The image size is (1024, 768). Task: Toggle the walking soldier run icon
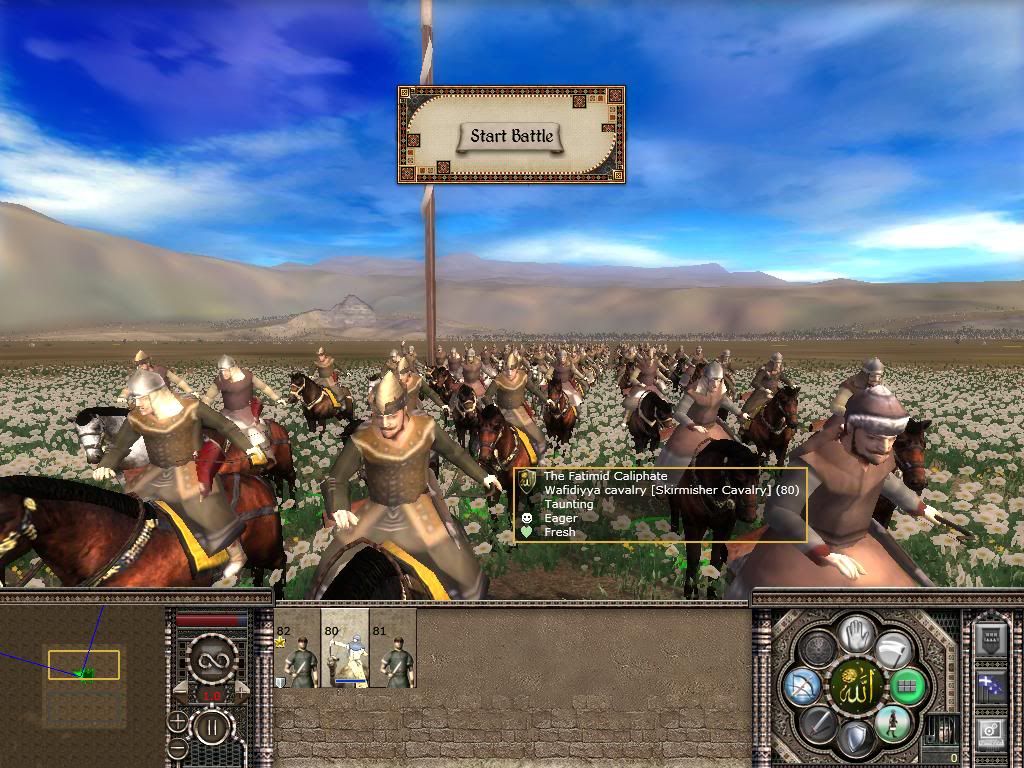(x=893, y=723)
